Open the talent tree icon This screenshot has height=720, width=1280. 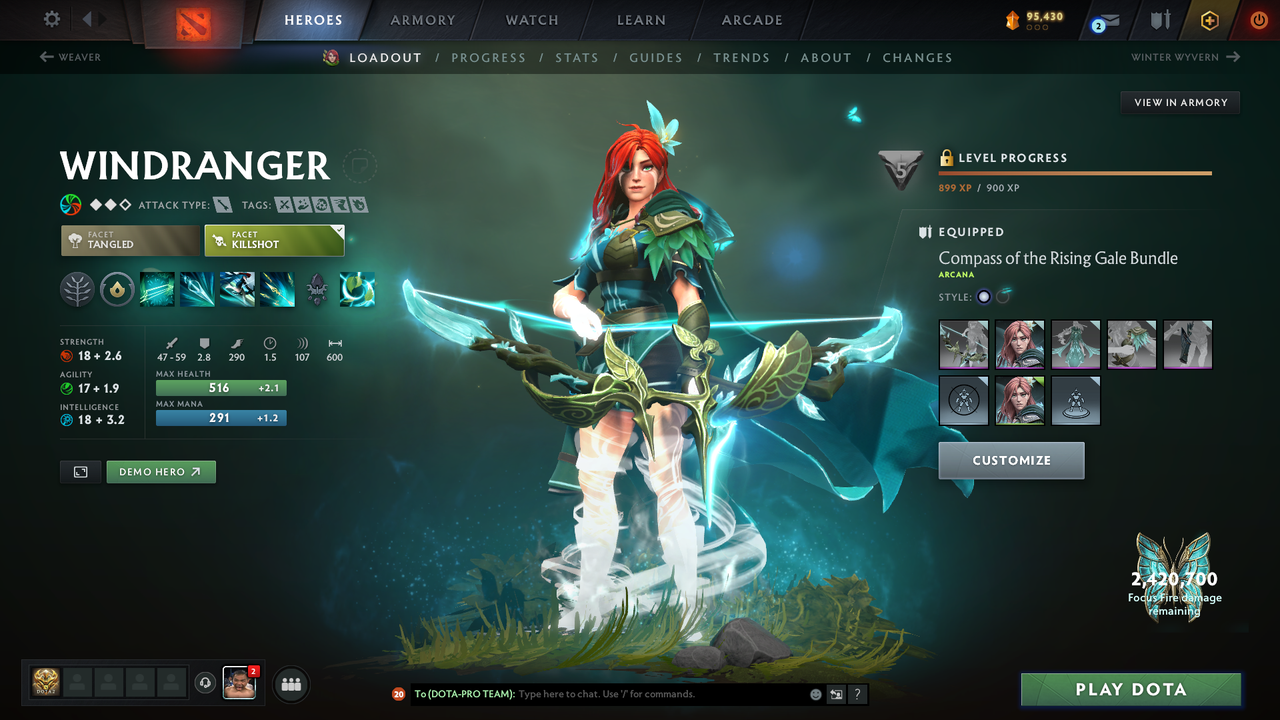click(77, 290)
